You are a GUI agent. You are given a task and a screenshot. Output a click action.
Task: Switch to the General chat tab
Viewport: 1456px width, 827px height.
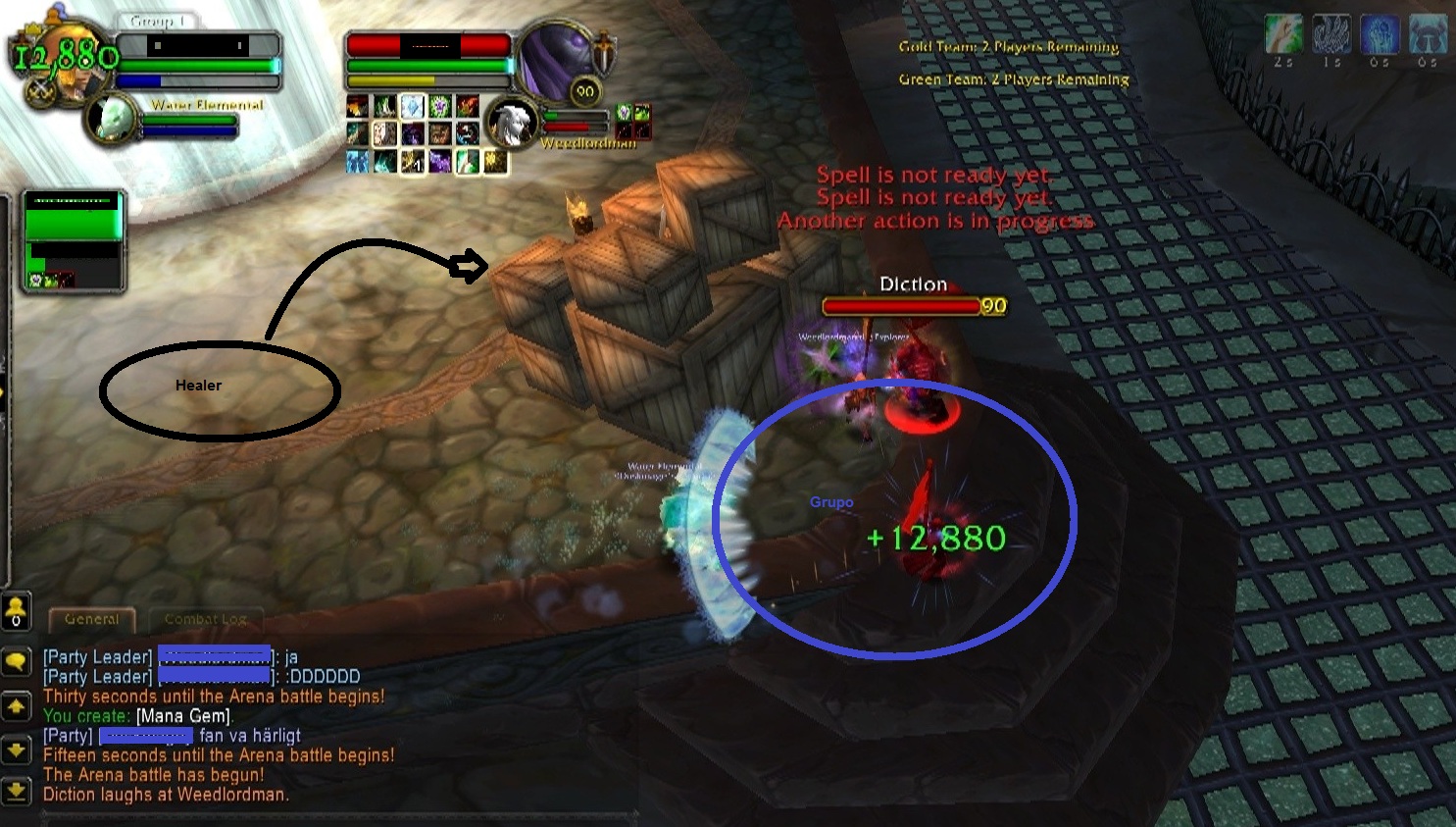click(92, 619)
